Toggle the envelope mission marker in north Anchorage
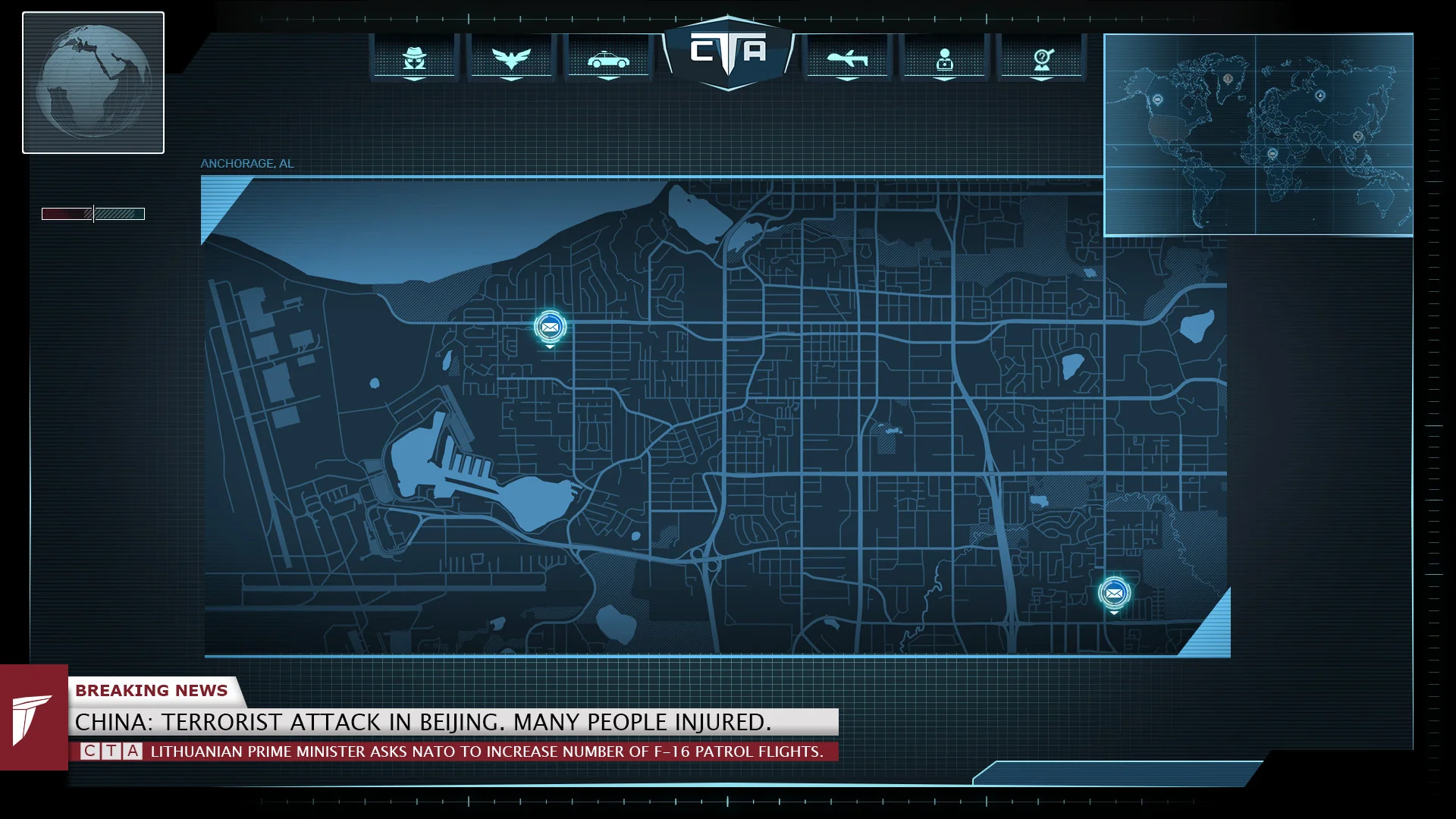The height and width of the screenshot is (819, 1456). click(549, 327)
